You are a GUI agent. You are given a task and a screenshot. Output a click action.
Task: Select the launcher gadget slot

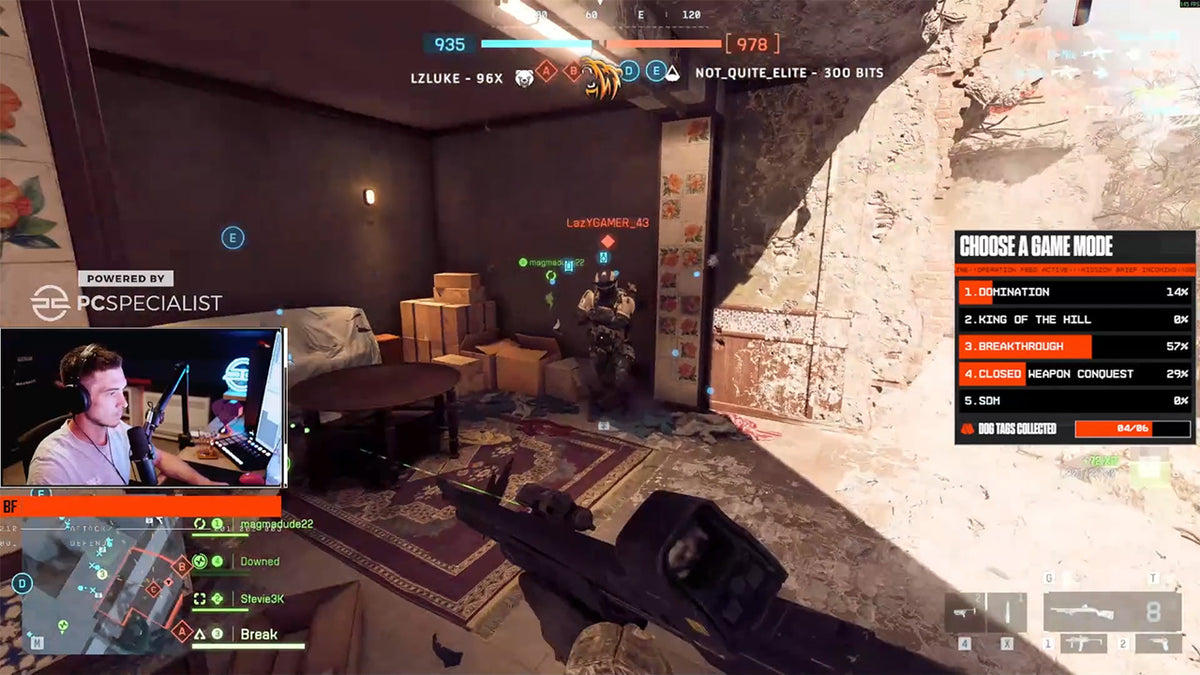coord(964,613)
